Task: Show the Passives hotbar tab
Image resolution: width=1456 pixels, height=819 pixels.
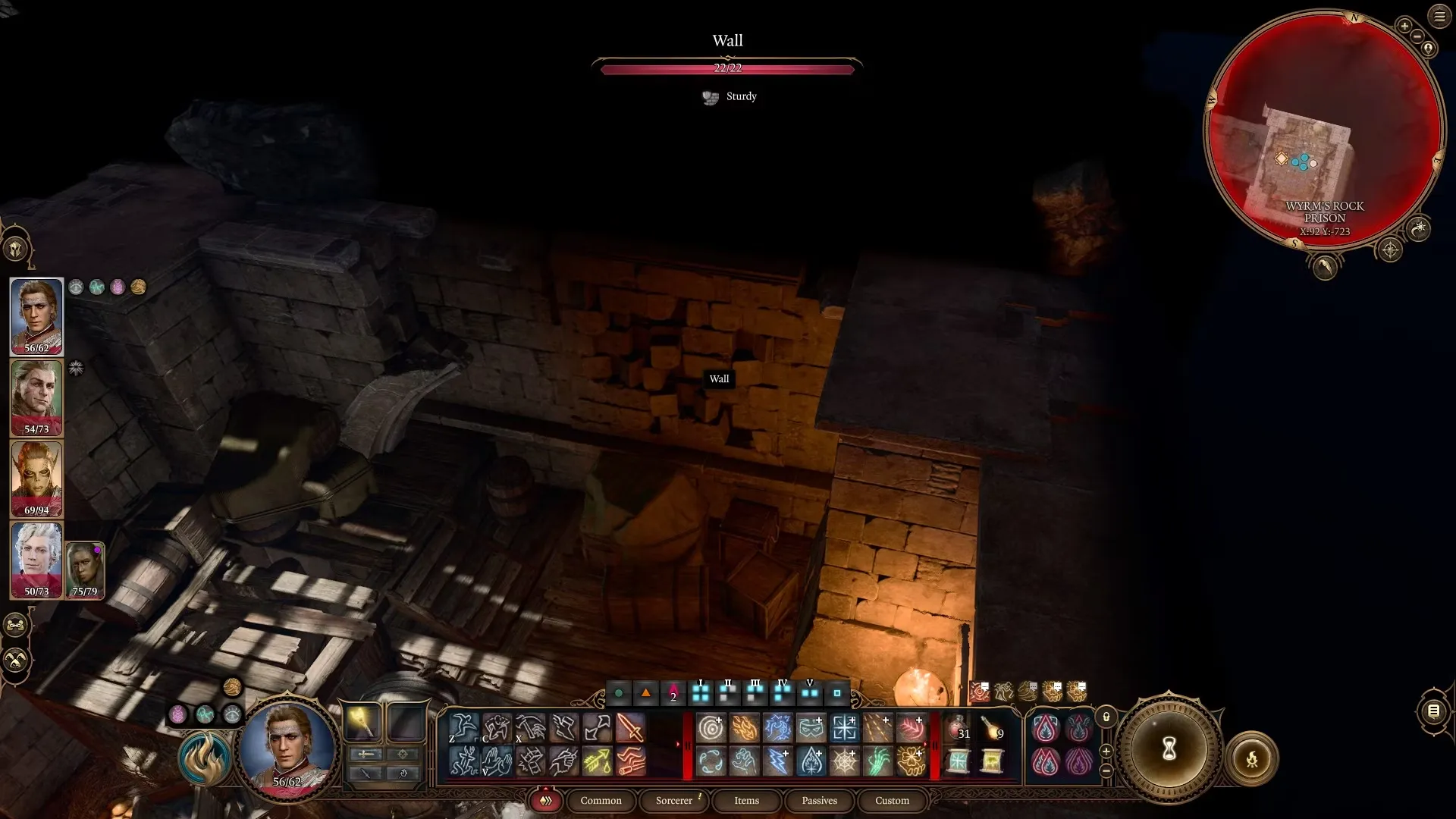Action: pyautogui.click(x=819, y=801)
